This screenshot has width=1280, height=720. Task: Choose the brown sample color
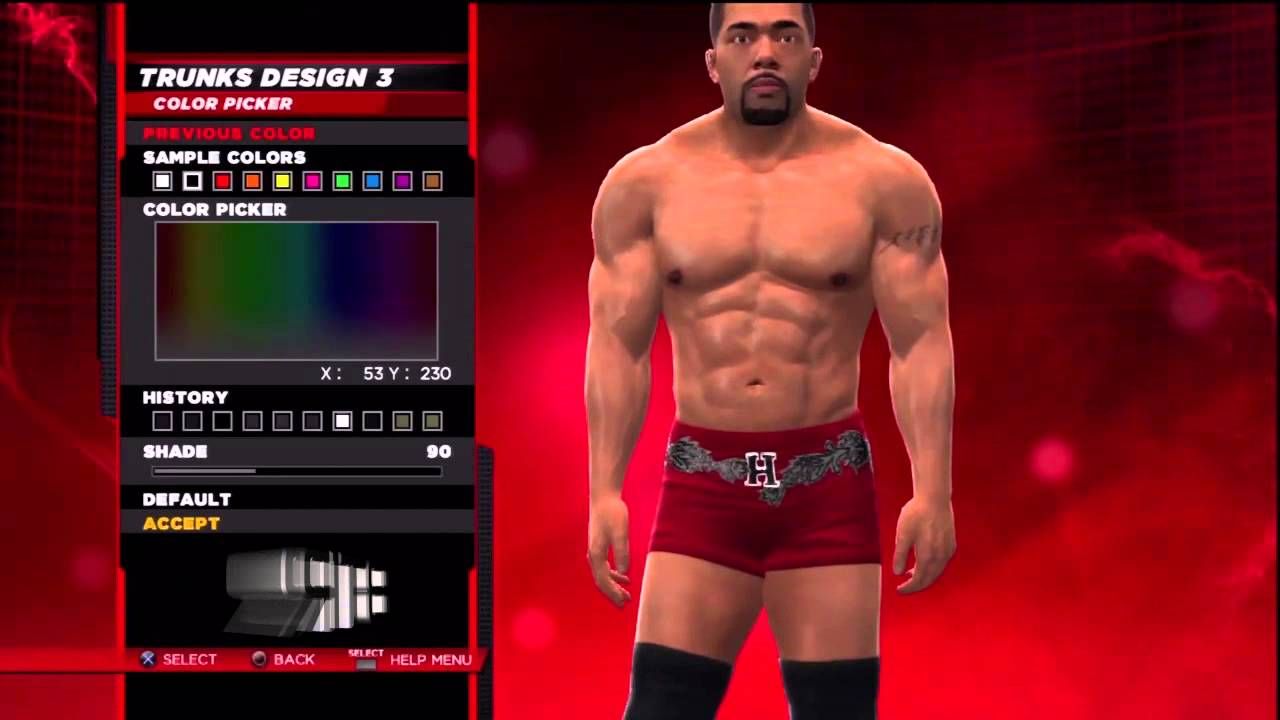point(432,181)
